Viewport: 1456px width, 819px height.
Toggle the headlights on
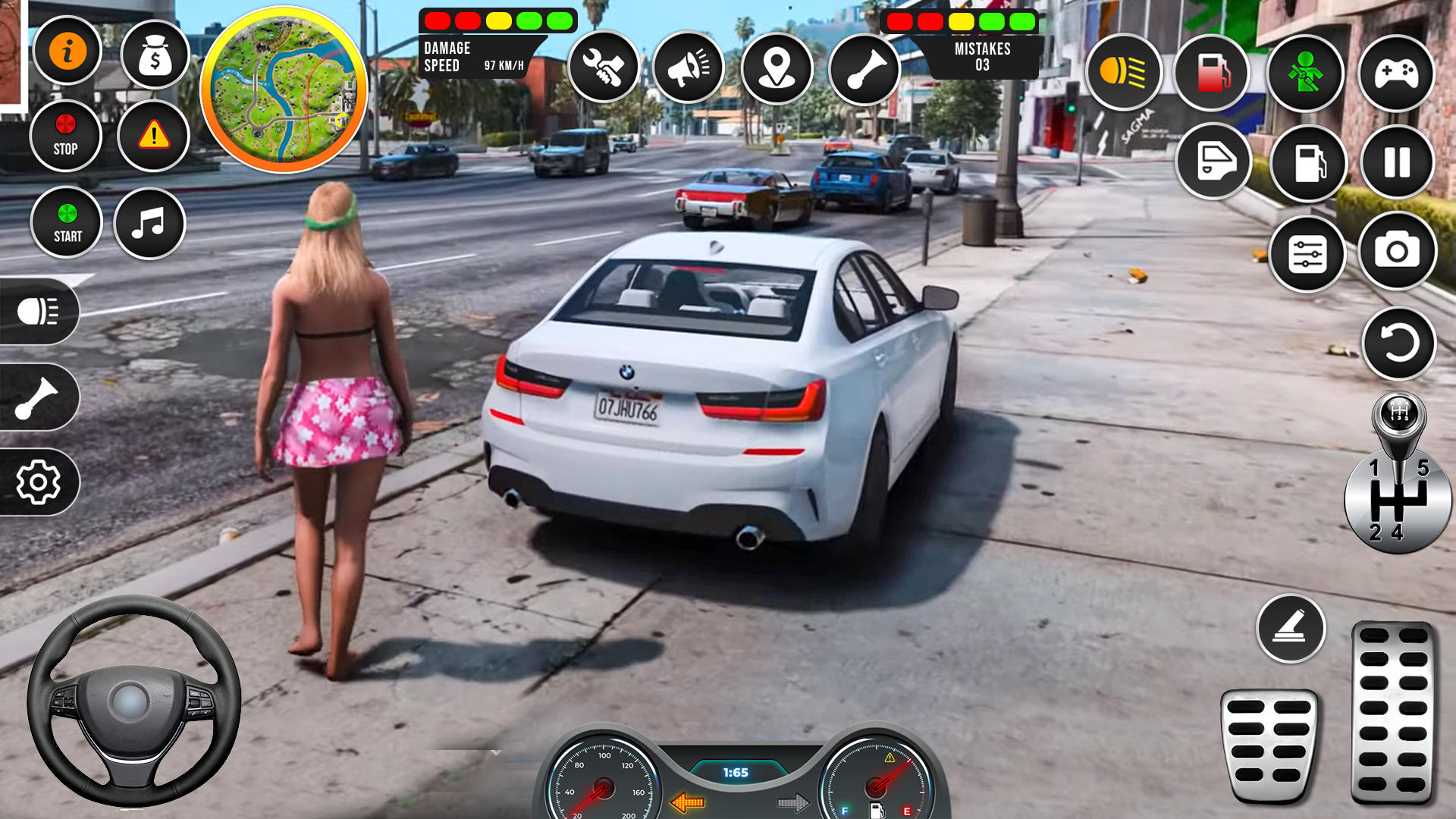(x=1122, y=72)
